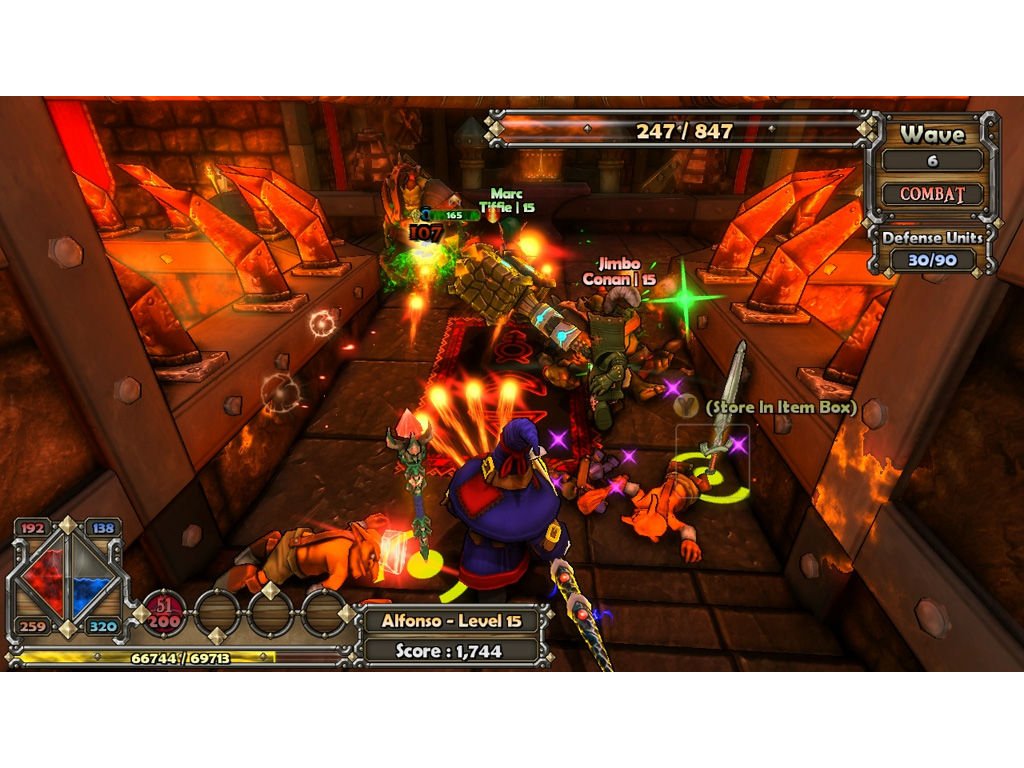Open the Defense Units panel
The width and height of the screenshot is (1024, 768).
pyautogui.click(x=932, y=248)
